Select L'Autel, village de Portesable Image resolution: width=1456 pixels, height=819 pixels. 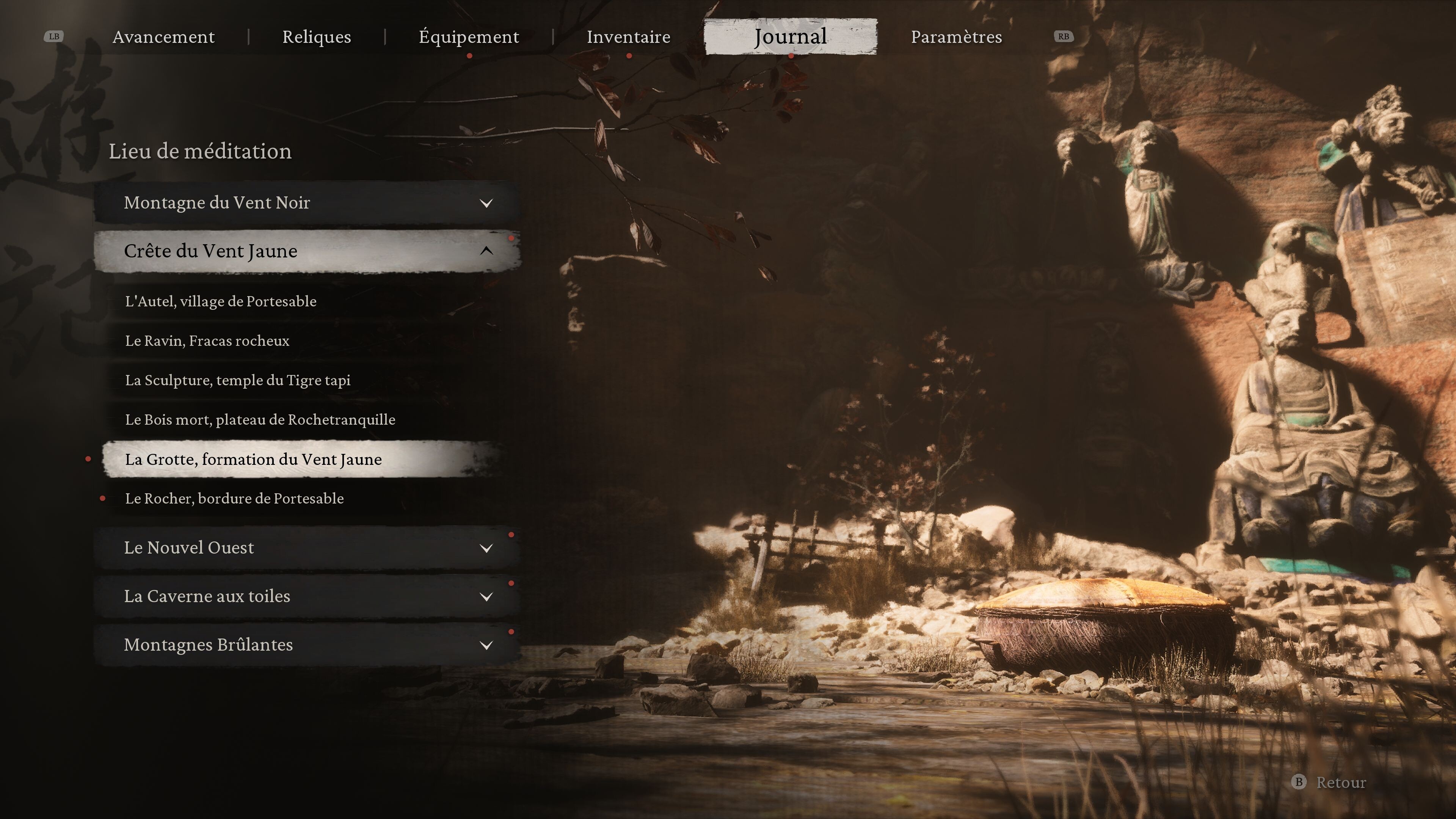click(x=220, y=301)
